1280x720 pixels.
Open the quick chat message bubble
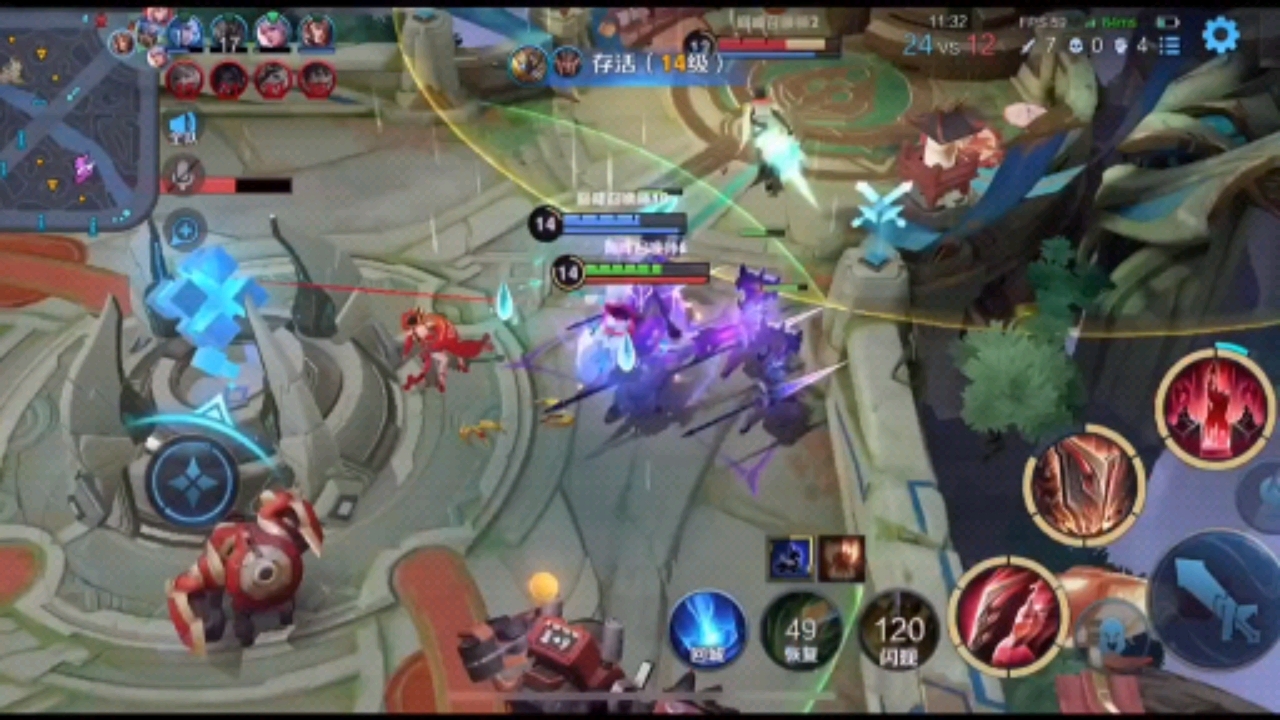point(184,231)
